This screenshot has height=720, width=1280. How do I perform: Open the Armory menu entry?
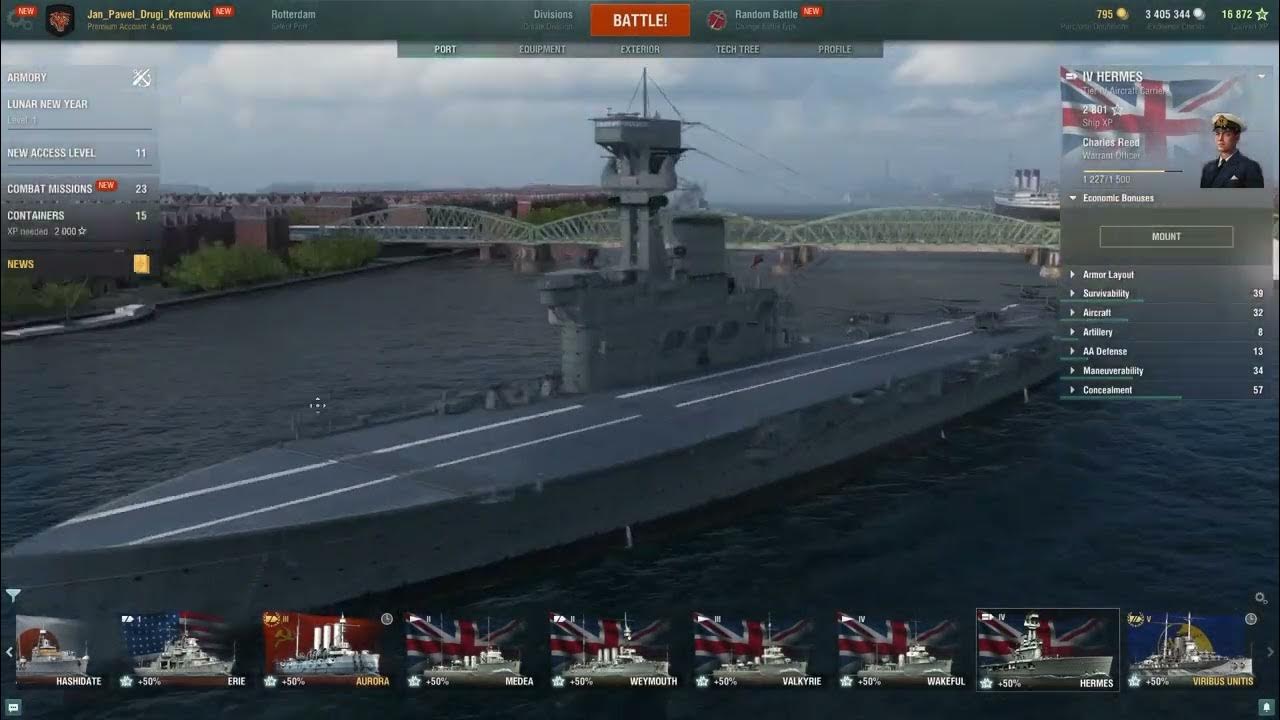click(x=28, y=77)
